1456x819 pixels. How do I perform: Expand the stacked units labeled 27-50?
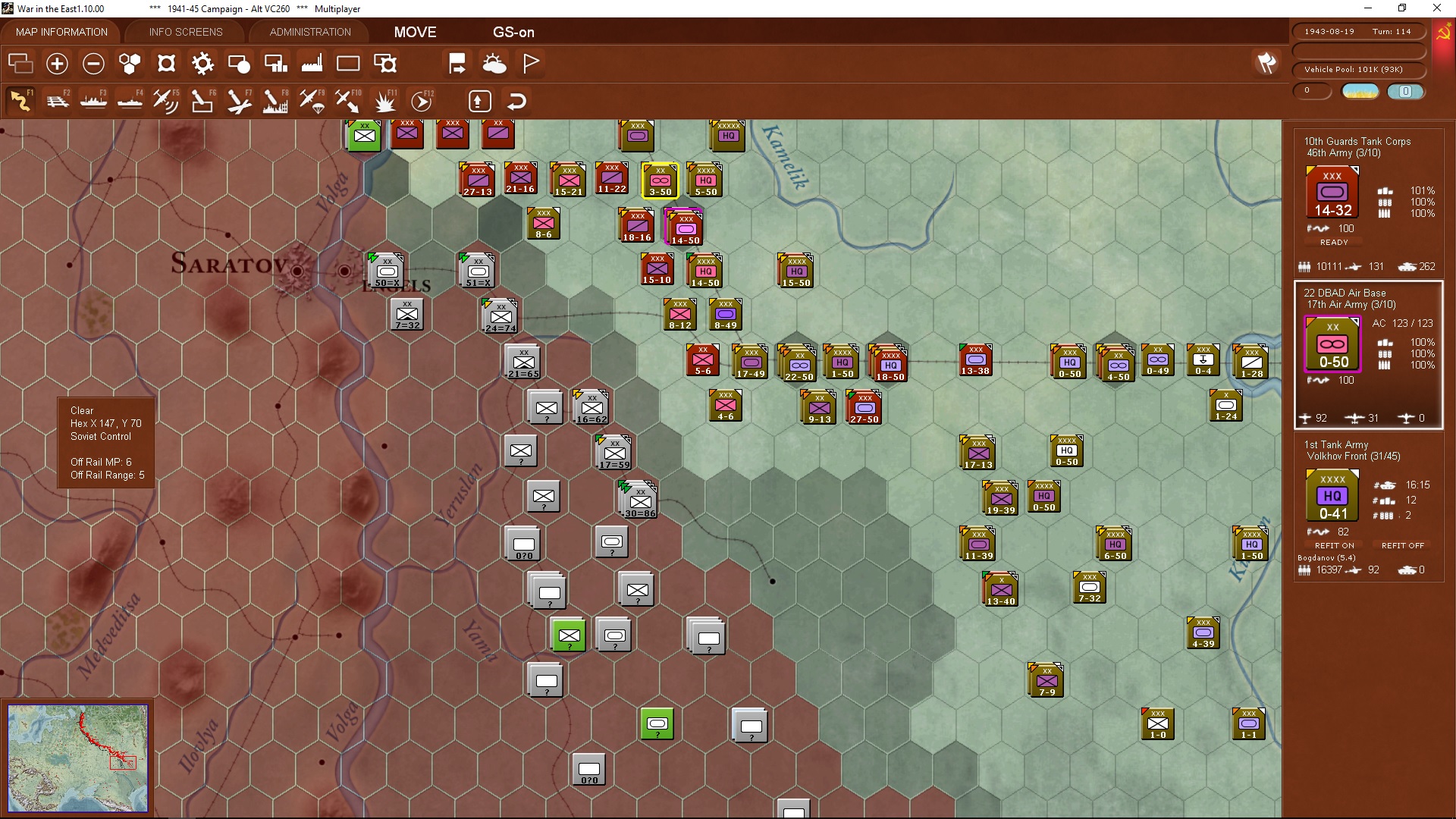coord(864,407)
